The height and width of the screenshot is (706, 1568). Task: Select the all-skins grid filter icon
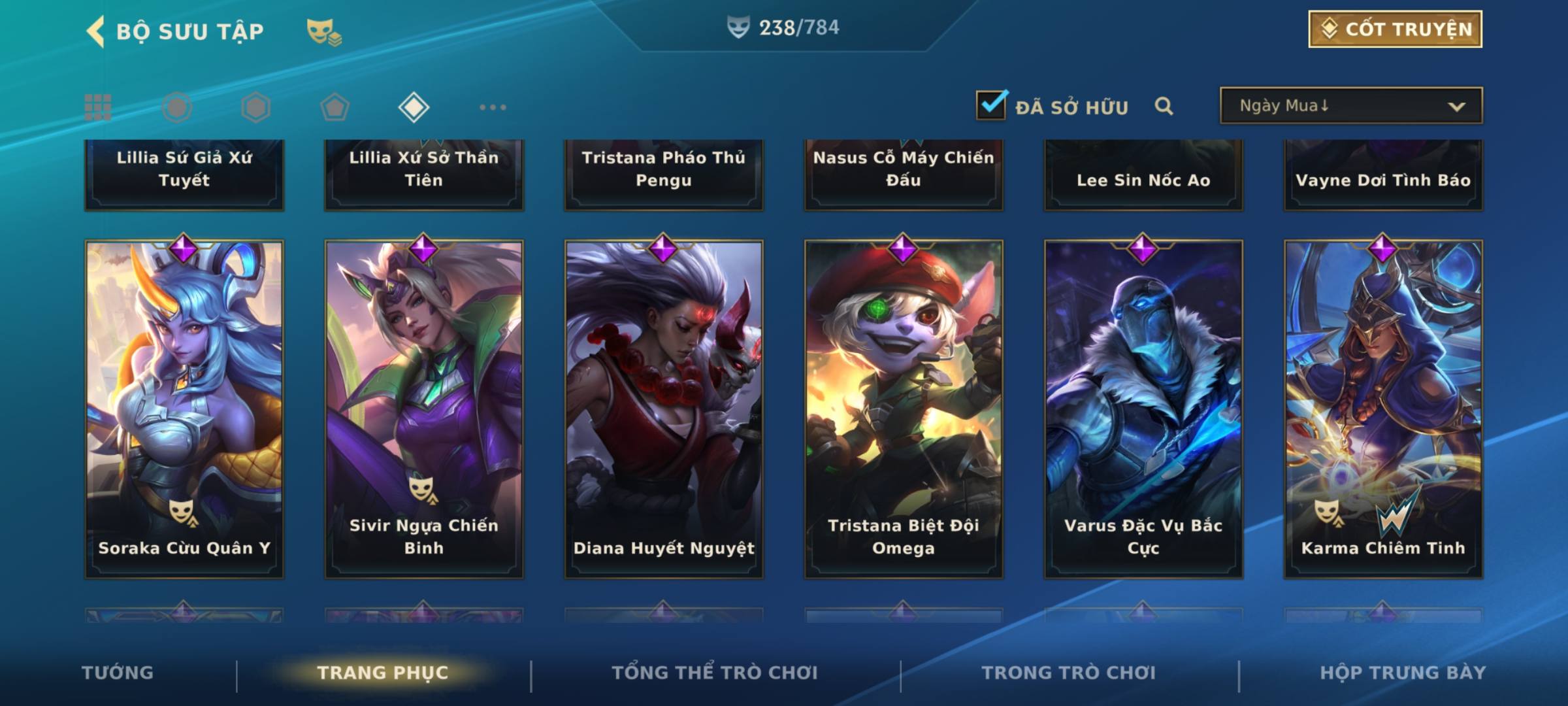[x=98, y=107]
